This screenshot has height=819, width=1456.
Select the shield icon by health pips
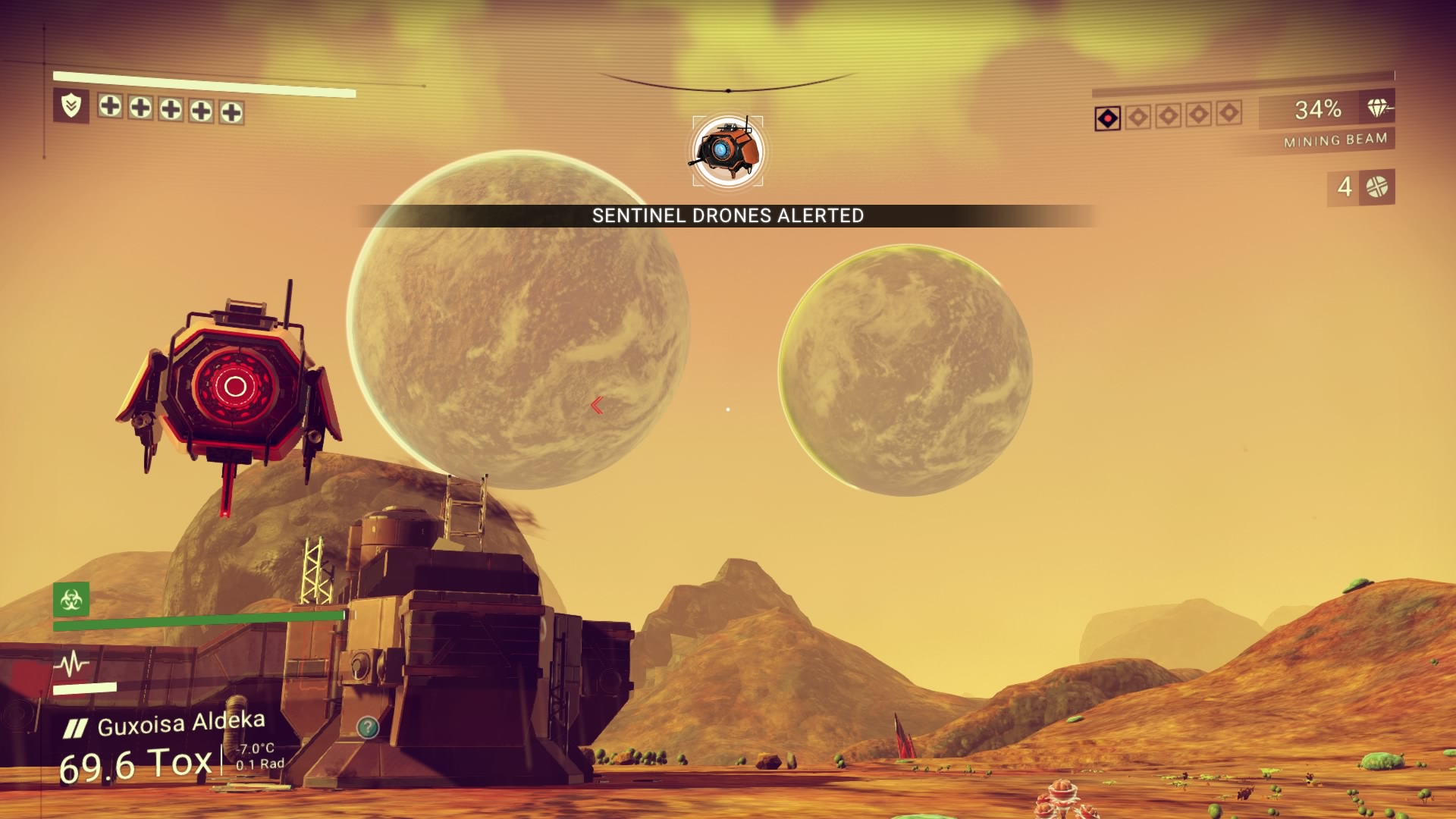click(x=71, y=105)
